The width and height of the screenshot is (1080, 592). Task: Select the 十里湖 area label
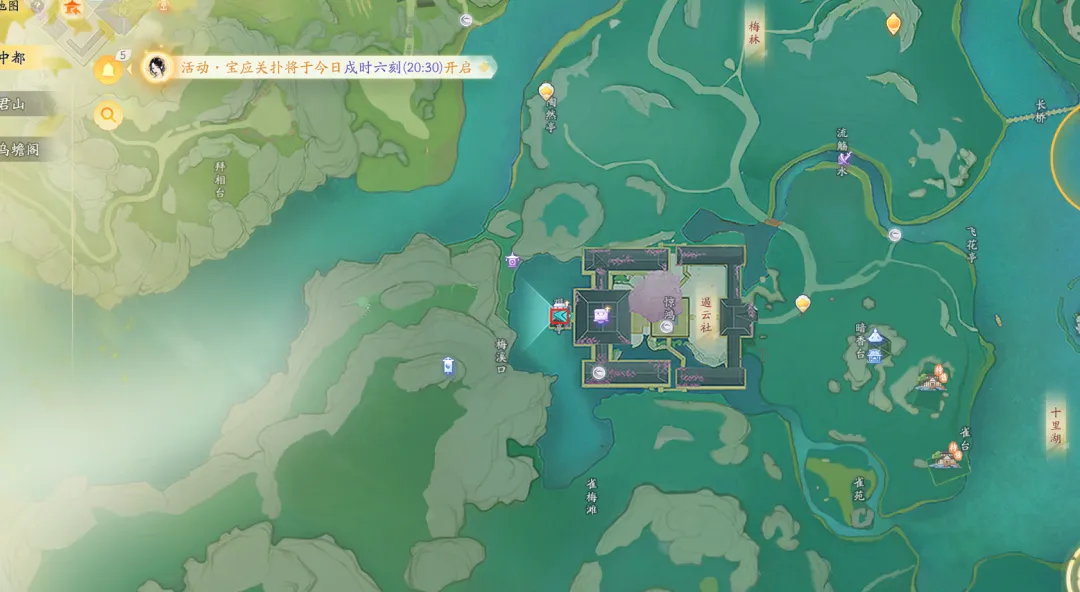(1056, 426)
